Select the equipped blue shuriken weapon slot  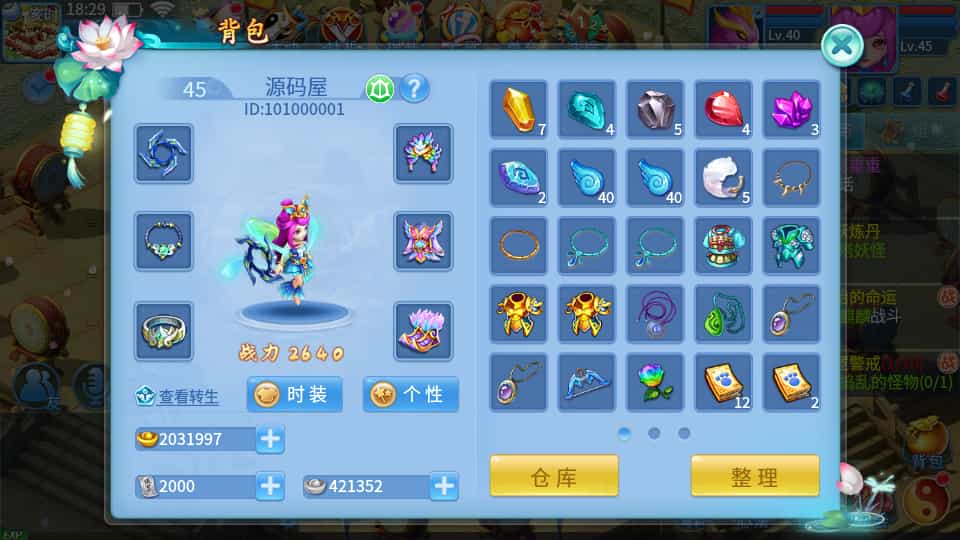(164, 153)
